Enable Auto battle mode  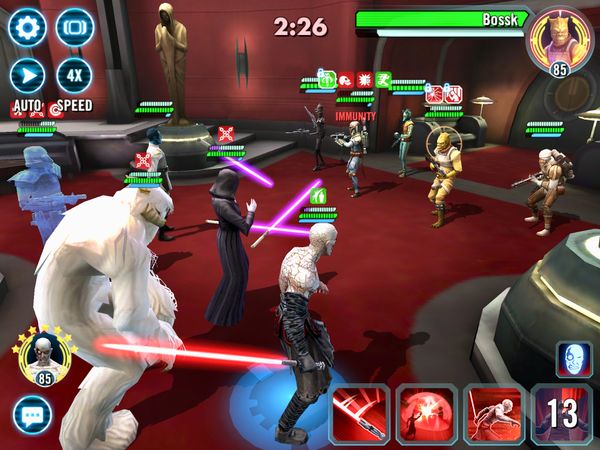coord(28,75)
